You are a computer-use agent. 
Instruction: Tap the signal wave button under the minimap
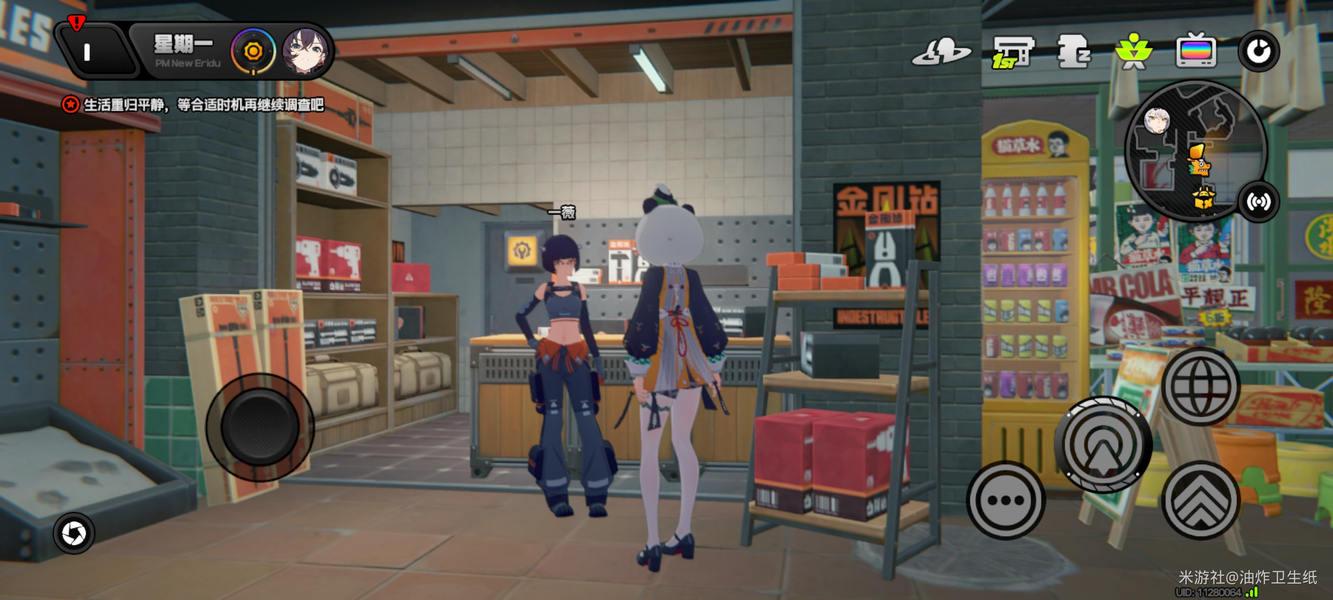click(x=1258, y=203)
